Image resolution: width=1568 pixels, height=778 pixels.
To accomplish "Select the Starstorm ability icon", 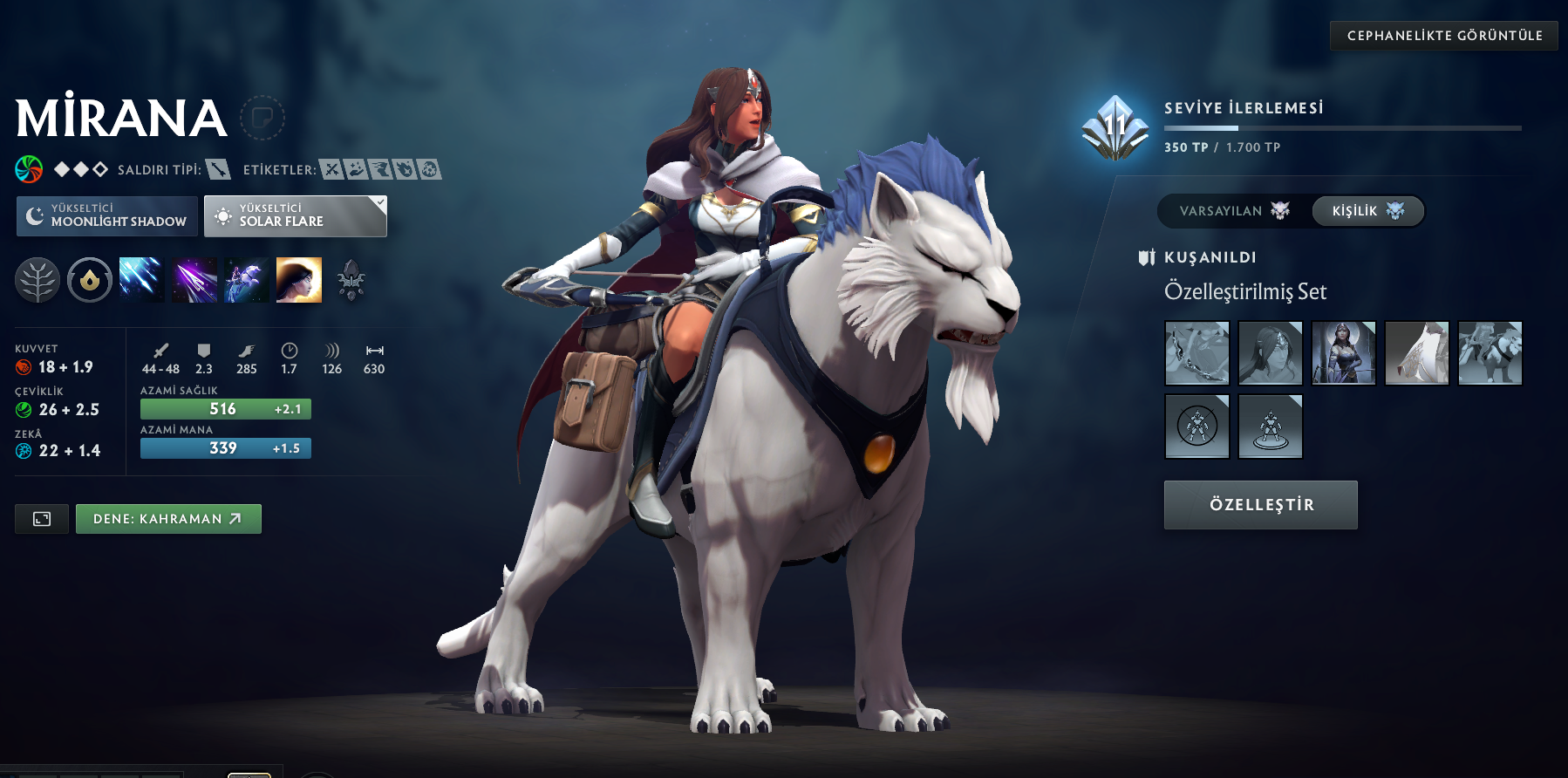I will click(141, 281).
